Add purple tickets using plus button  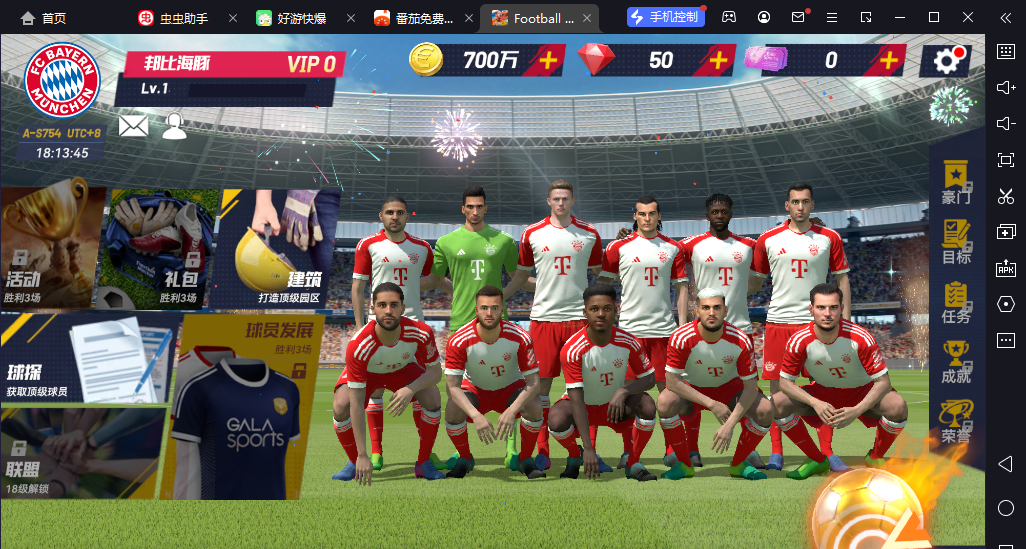coord(888,60)
